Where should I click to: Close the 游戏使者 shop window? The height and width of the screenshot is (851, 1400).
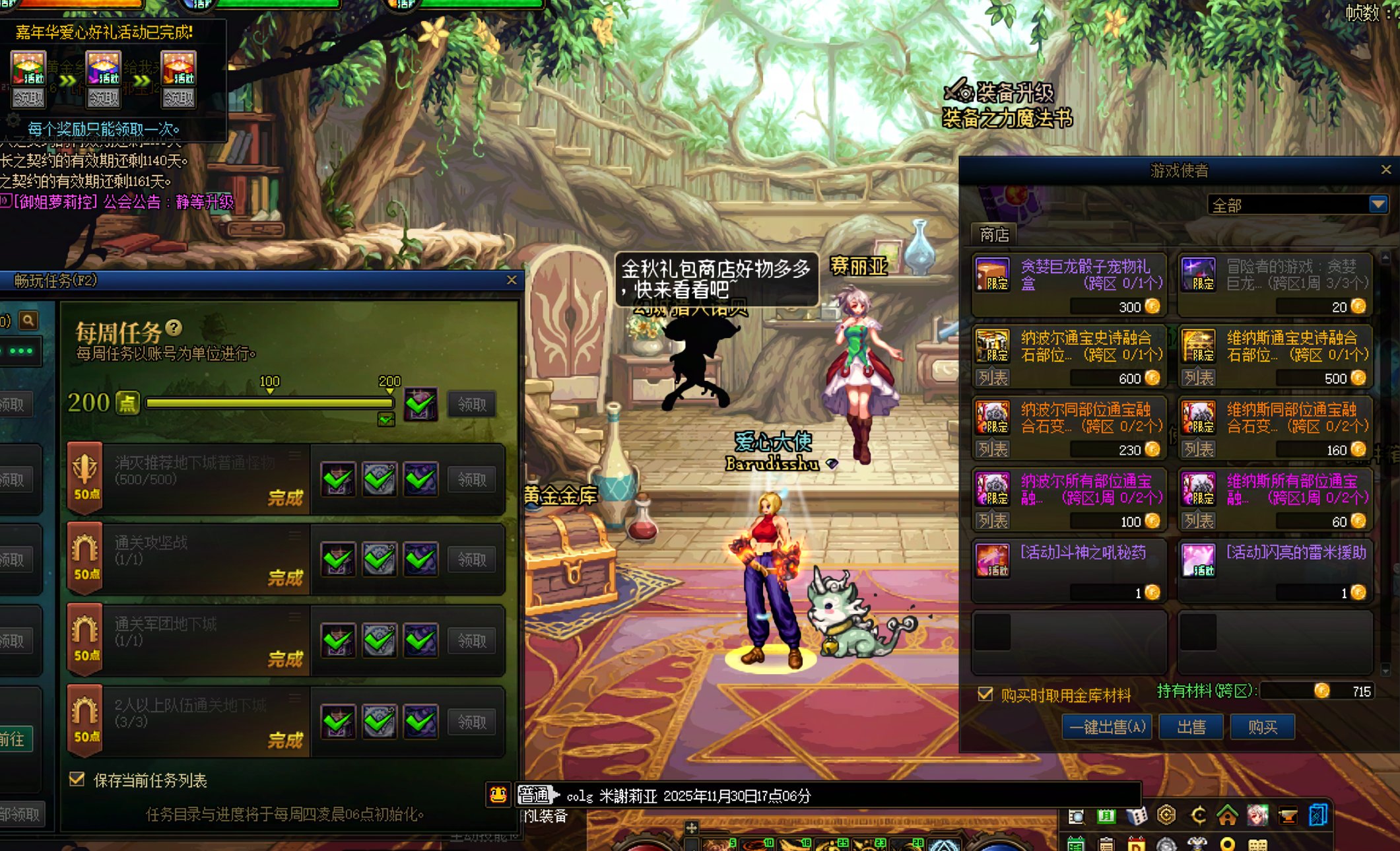point(1386,170)
